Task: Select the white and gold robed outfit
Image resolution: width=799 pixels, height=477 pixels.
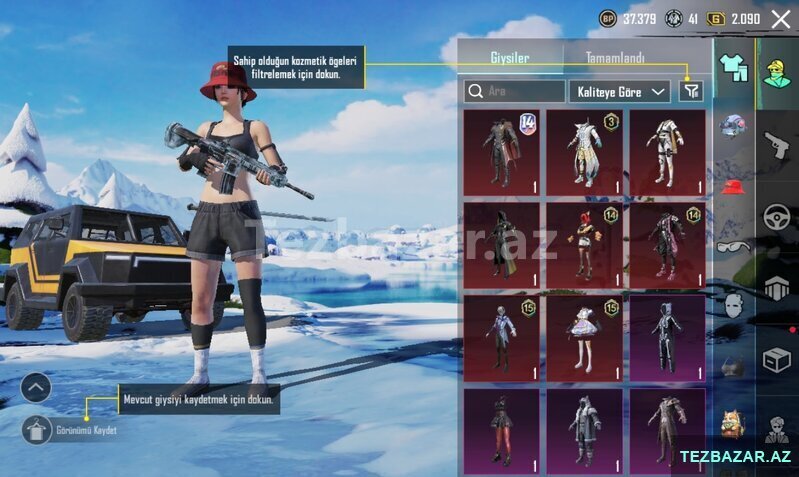Action: (x=584, y=153)
